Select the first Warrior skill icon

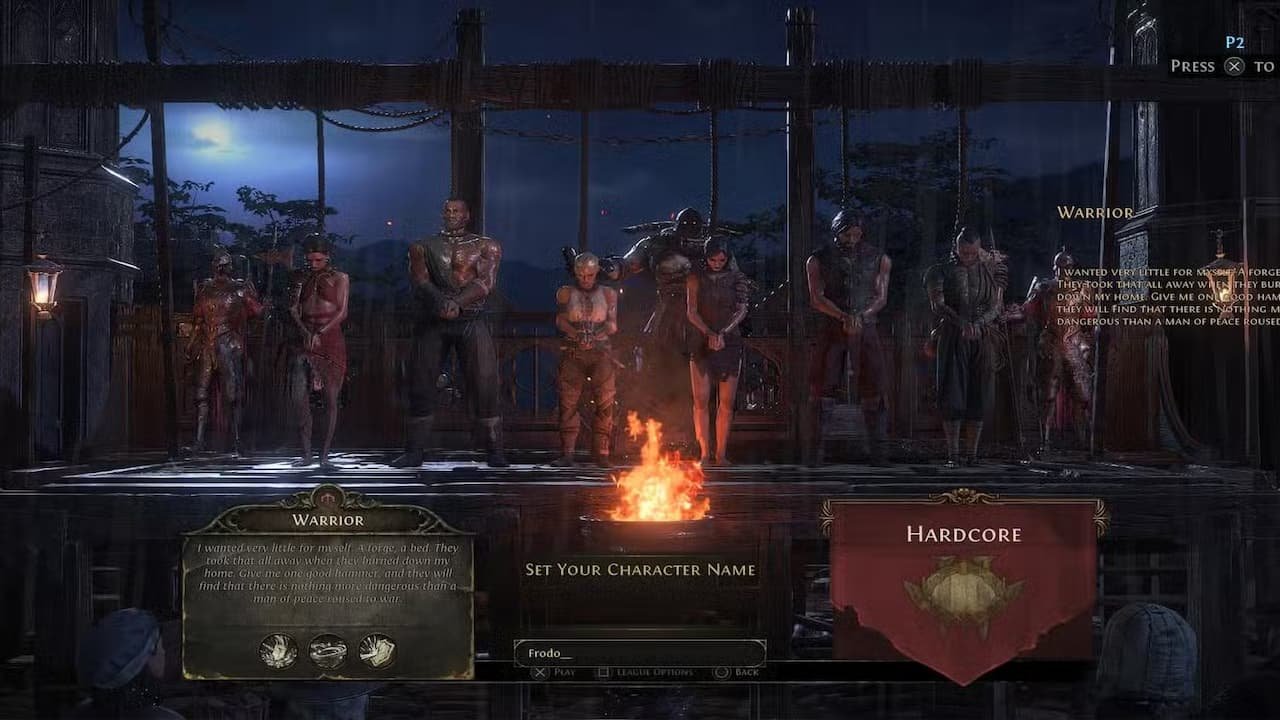[278, 652]
